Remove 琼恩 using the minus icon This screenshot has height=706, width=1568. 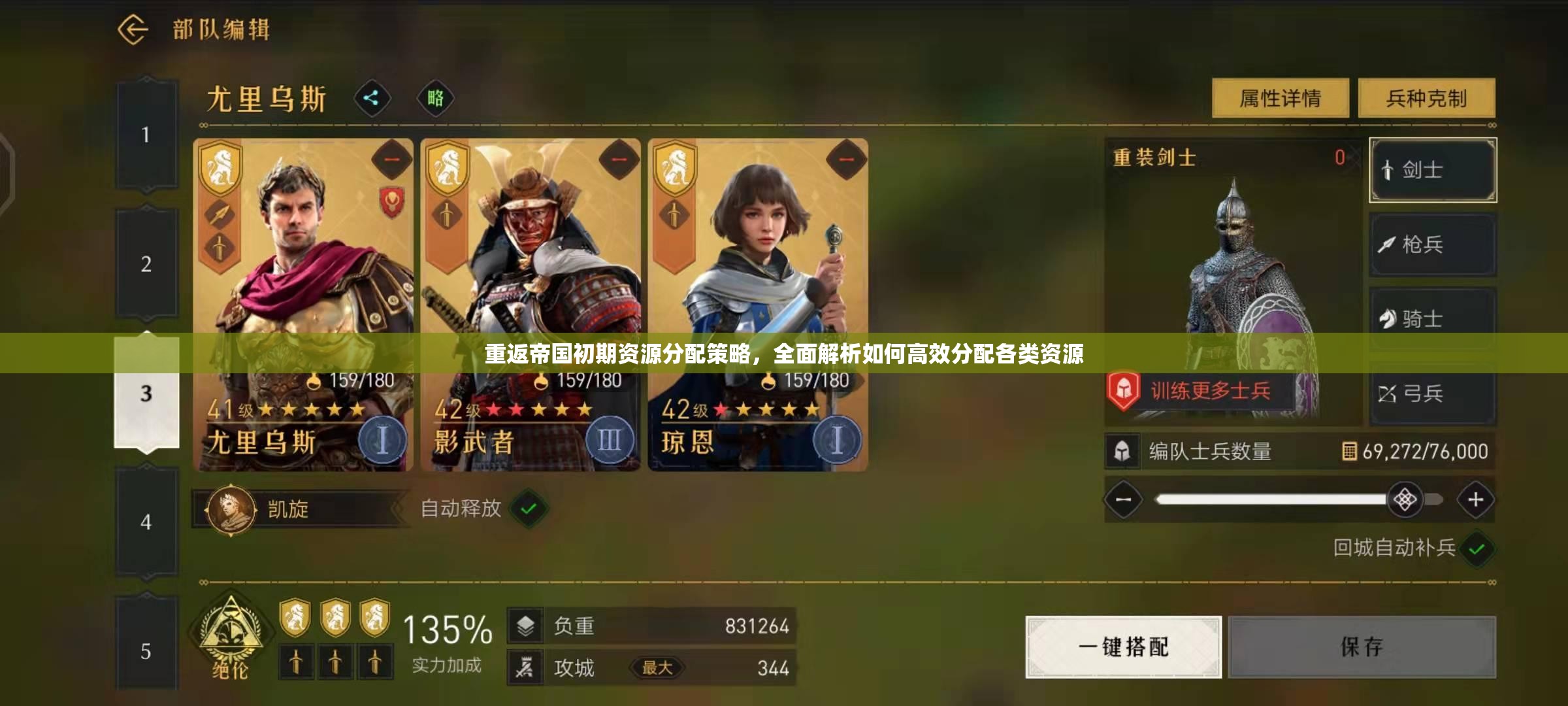(845, 160)
